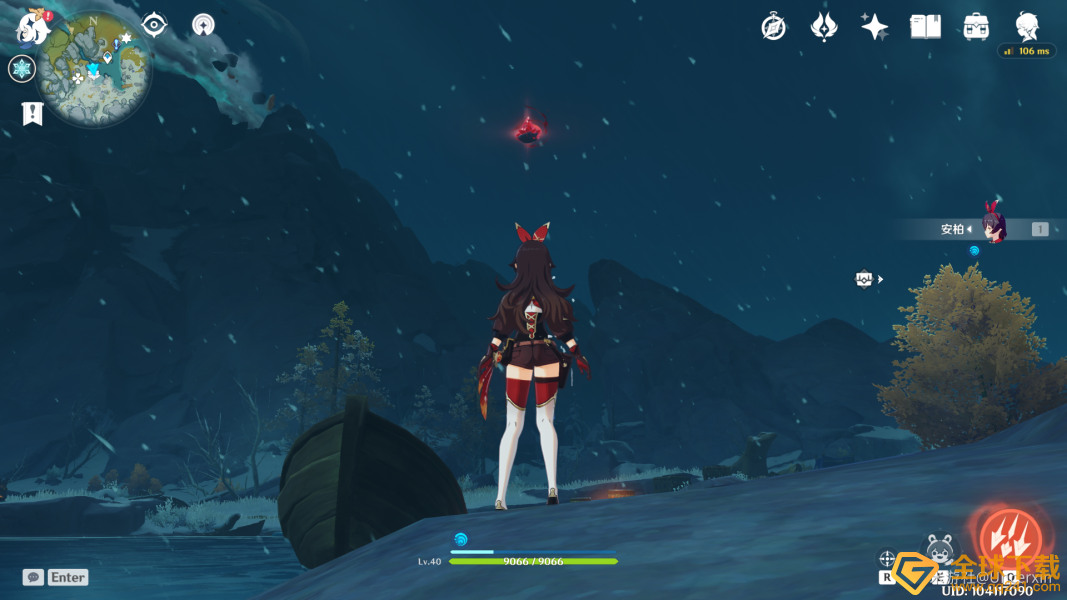Screen dimensions: 1067x600
Task: Open the character profile head icon
Action: tap(1027, 26)
